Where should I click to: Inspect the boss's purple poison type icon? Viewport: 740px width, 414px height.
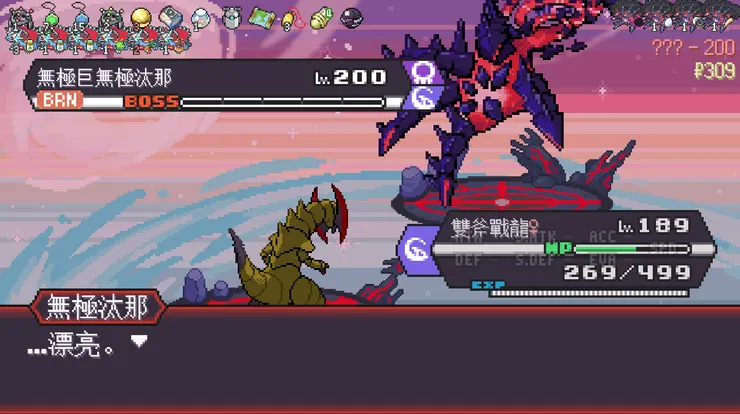(422, 73)
